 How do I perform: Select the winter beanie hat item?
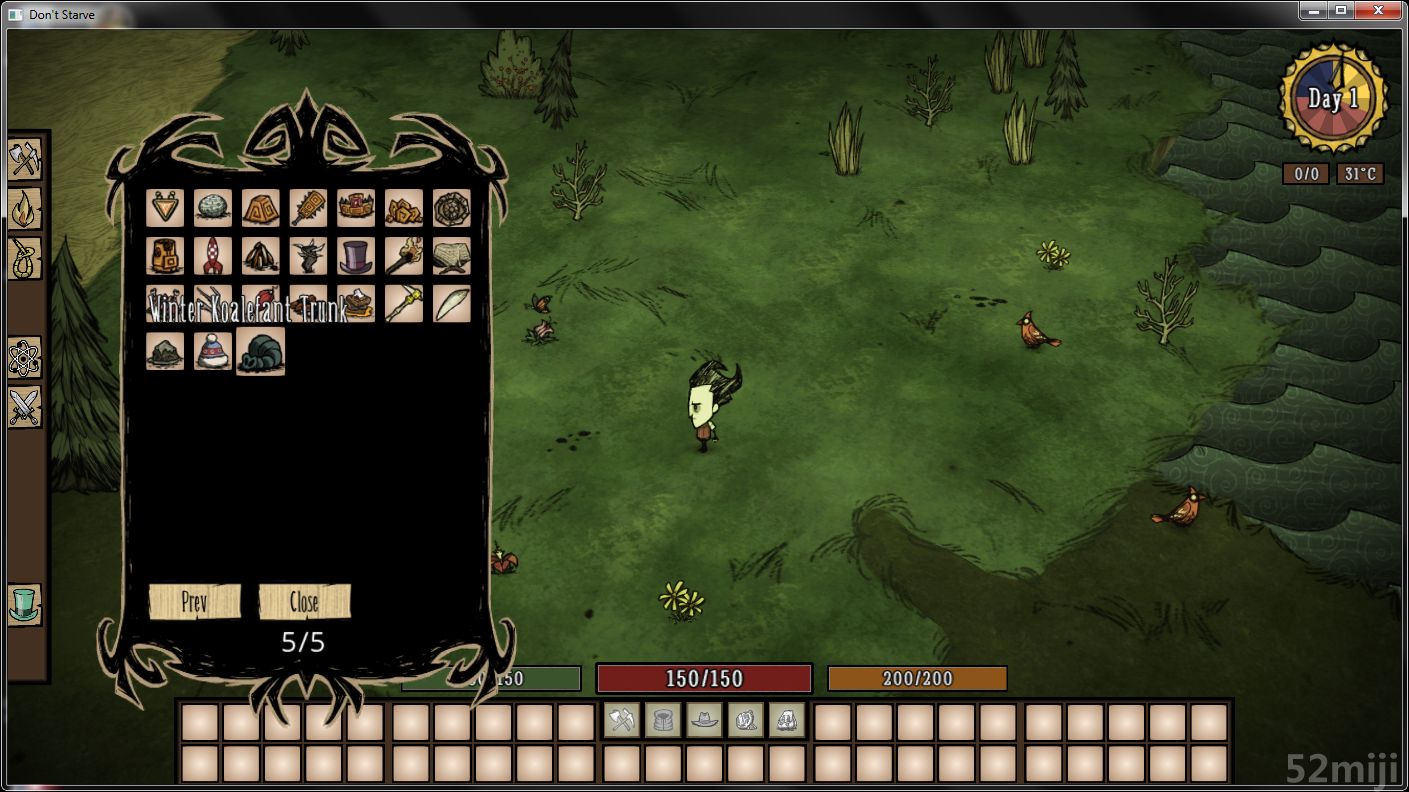tap(212, 352)
